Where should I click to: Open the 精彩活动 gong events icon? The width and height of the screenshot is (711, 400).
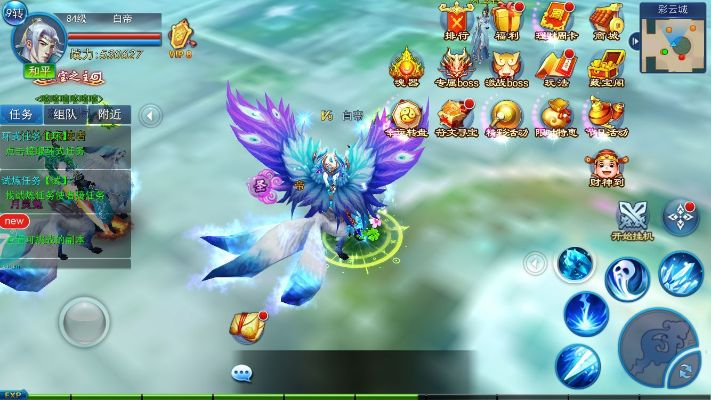pyautogui.click(x=507, y=117)
